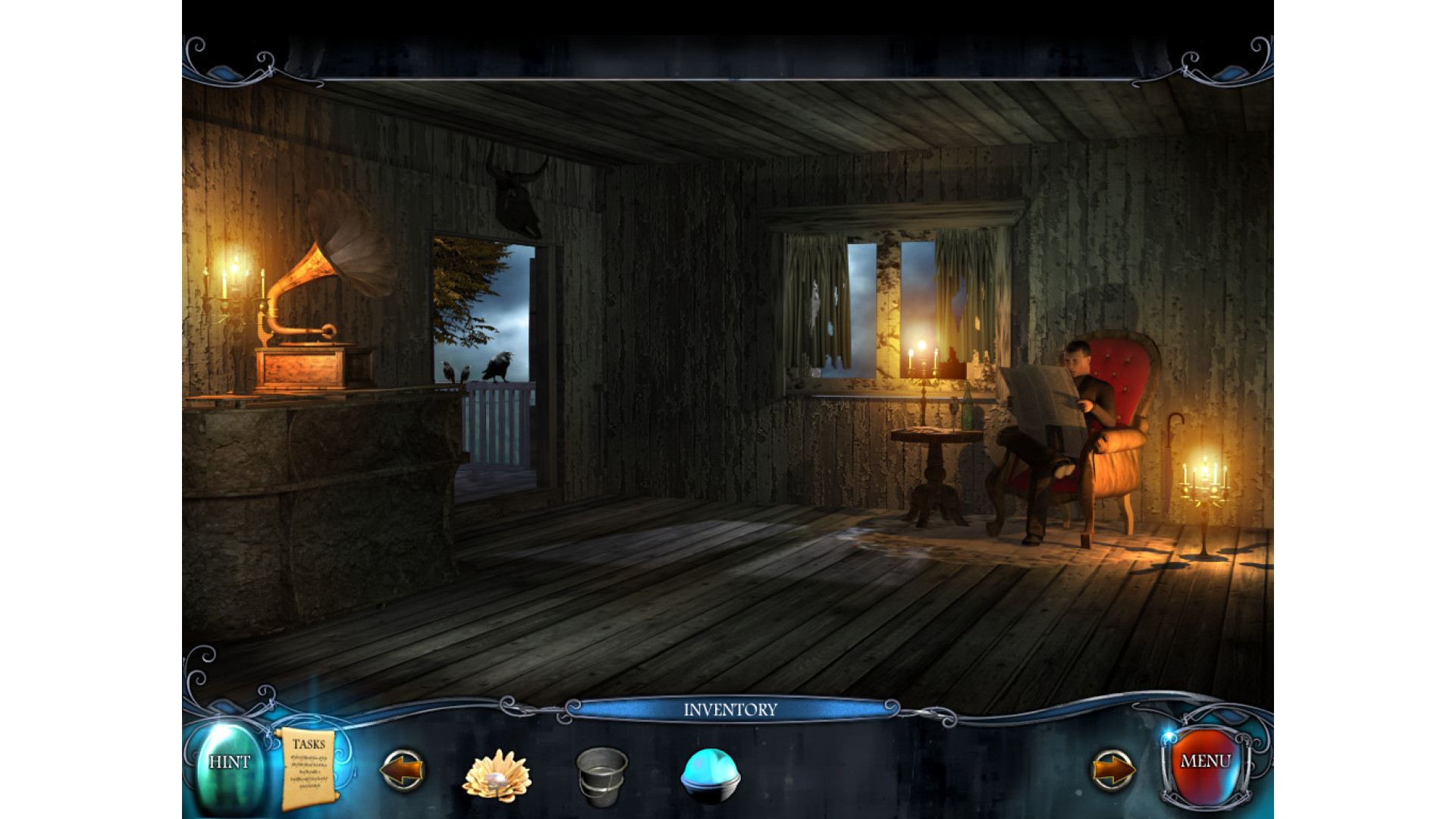The height and width of the screenshot is (819, 1456).
Task: Use the glowing Hint orb
Action: 229,764
